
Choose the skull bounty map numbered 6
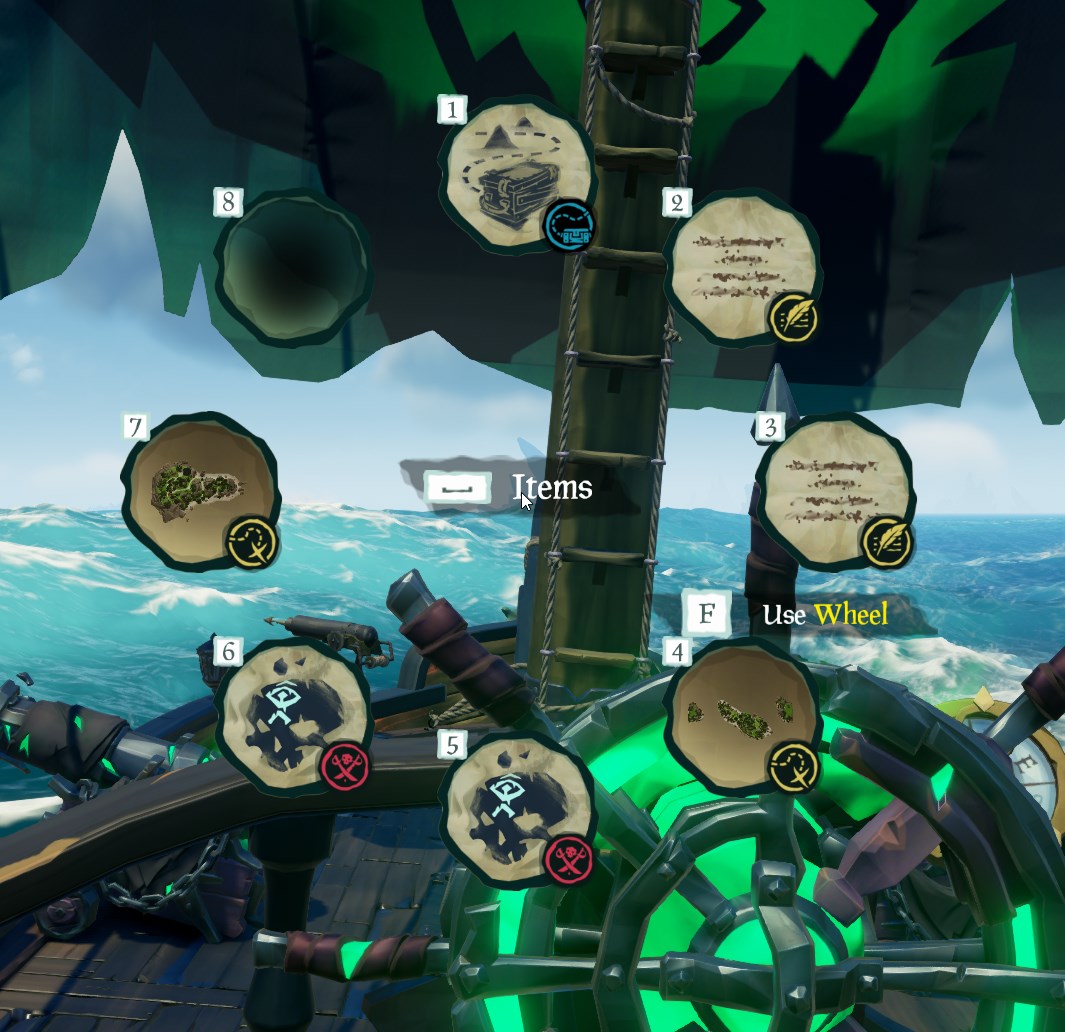pos(291,714)
